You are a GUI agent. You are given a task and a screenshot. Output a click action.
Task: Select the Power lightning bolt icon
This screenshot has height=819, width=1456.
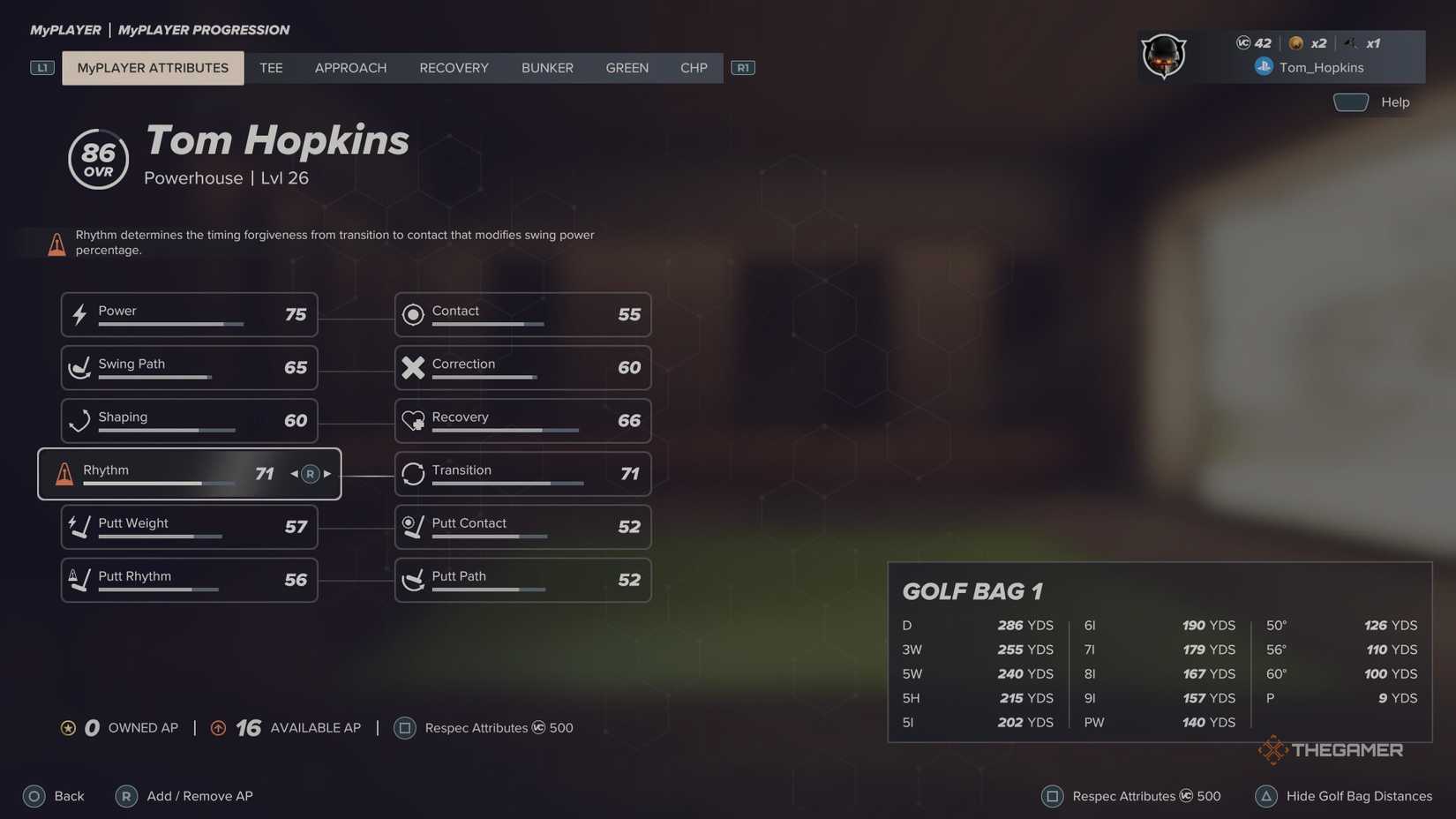click(79, 314)
